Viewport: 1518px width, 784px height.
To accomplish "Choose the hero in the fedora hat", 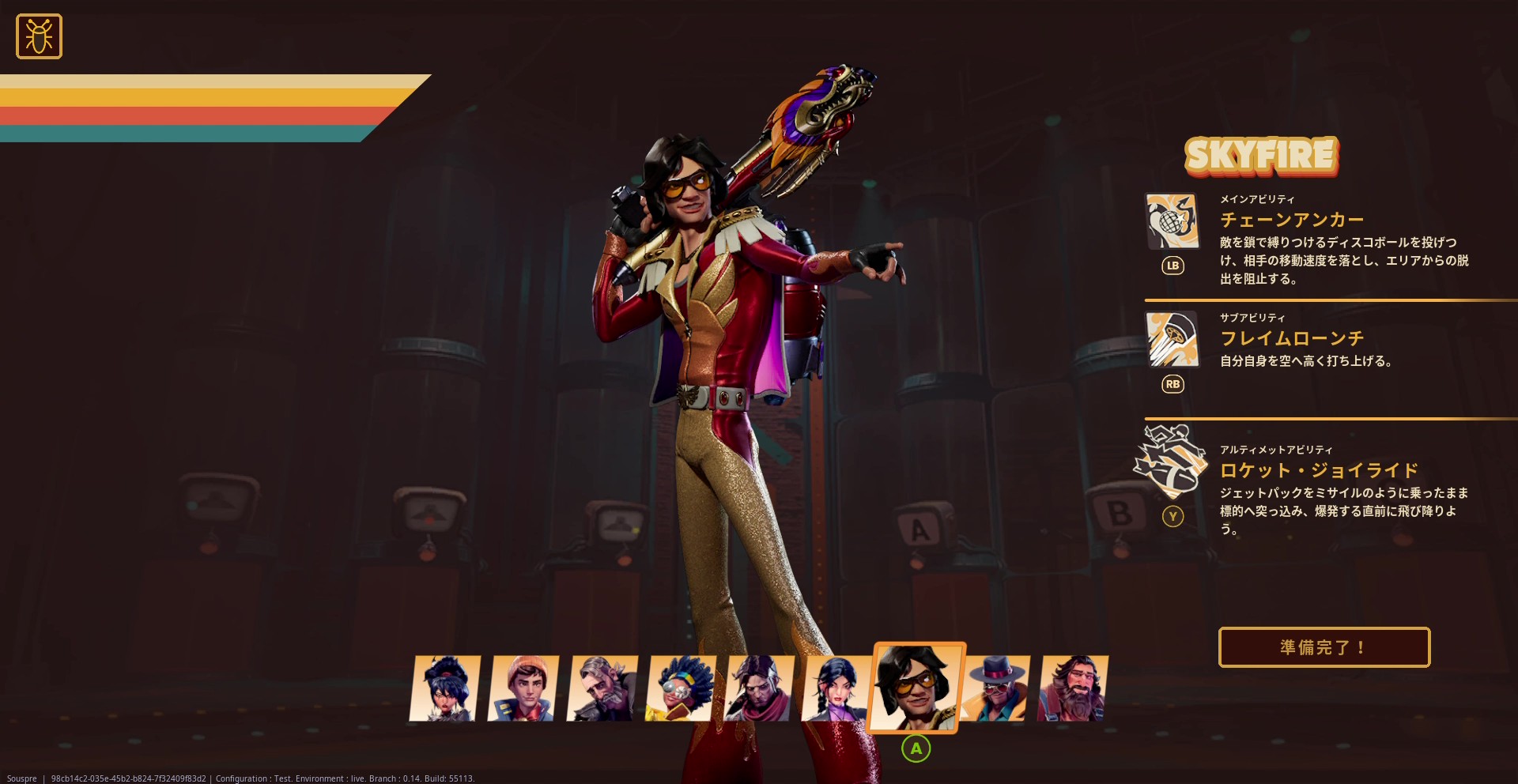I will (995, 688).
